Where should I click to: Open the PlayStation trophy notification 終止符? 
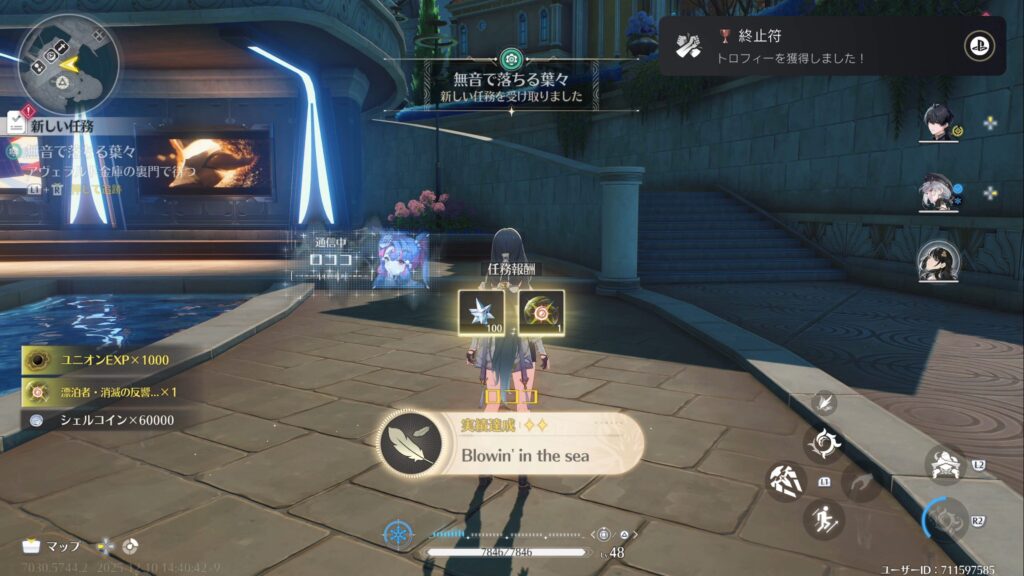pos(832,45)
